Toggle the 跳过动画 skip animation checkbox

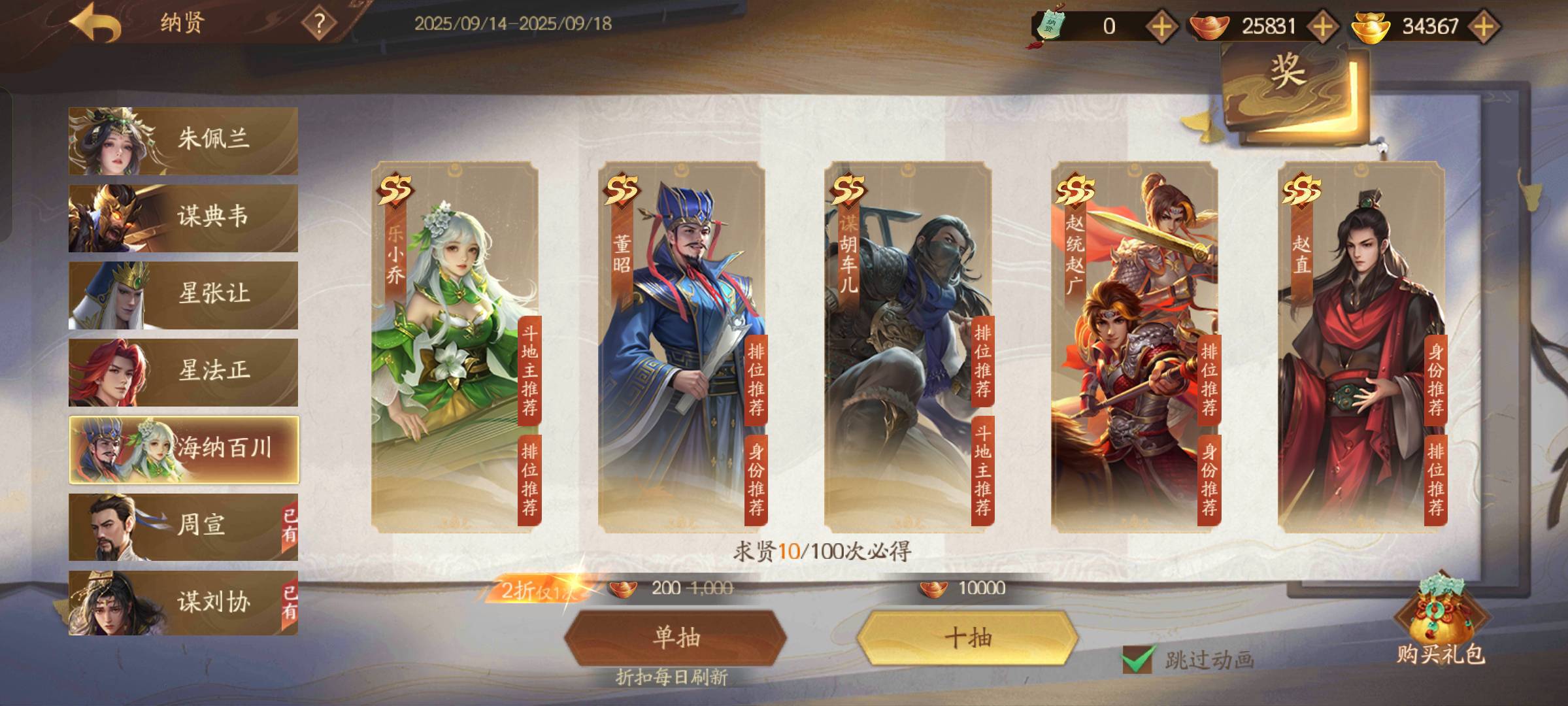(1137, 659)
